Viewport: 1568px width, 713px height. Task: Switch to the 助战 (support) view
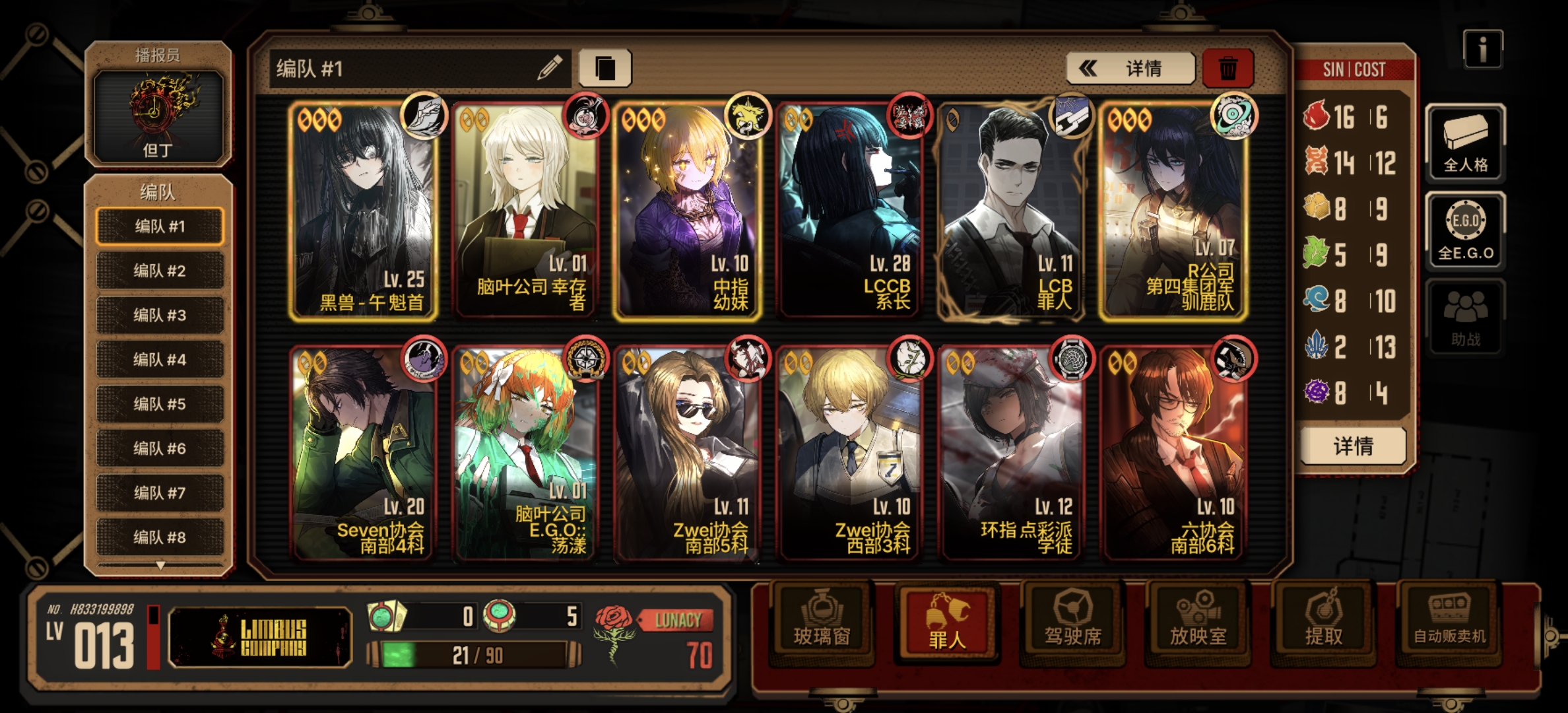[x=1465, y=317]
